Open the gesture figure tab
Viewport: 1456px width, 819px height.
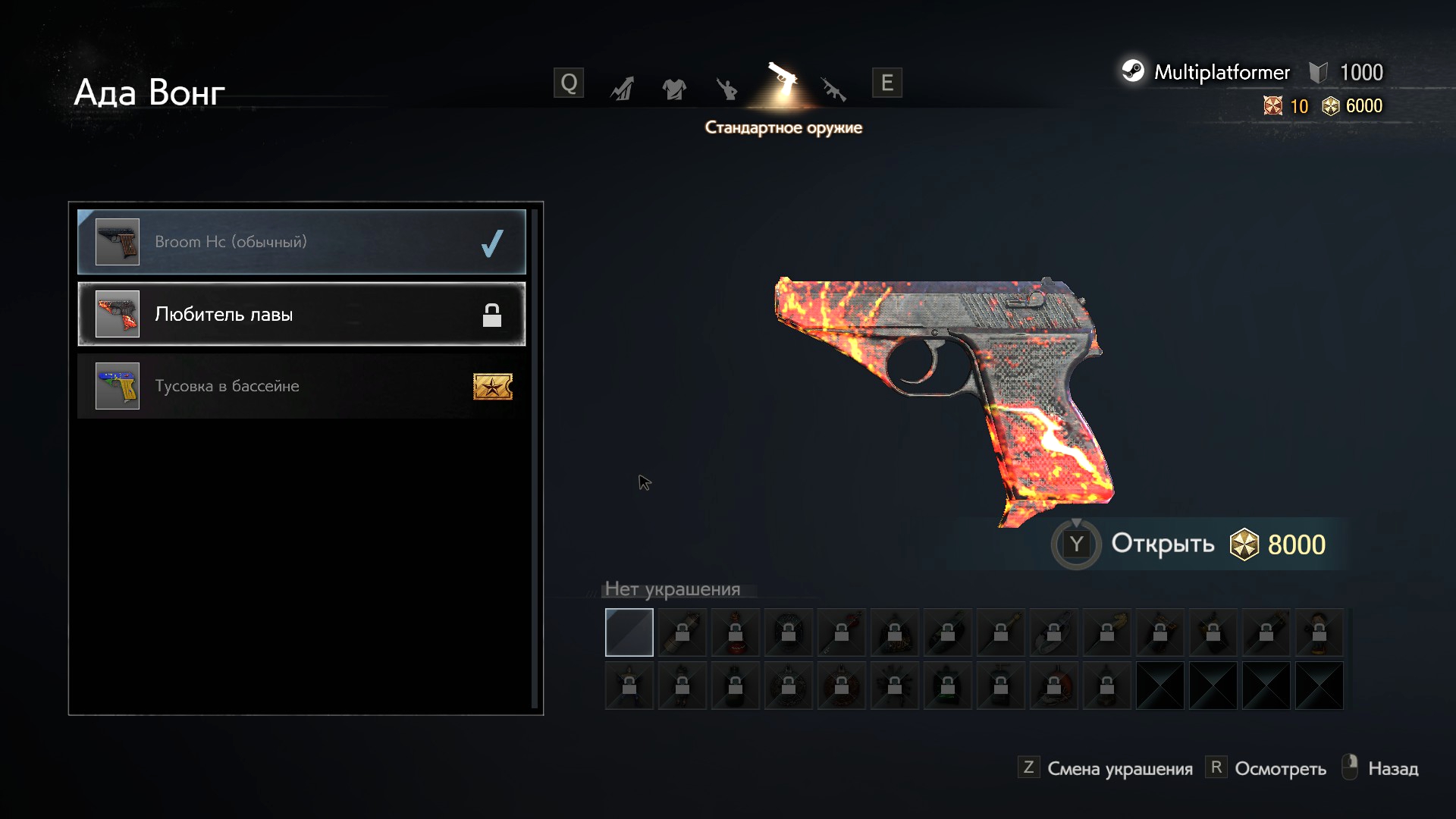[726, 89]
